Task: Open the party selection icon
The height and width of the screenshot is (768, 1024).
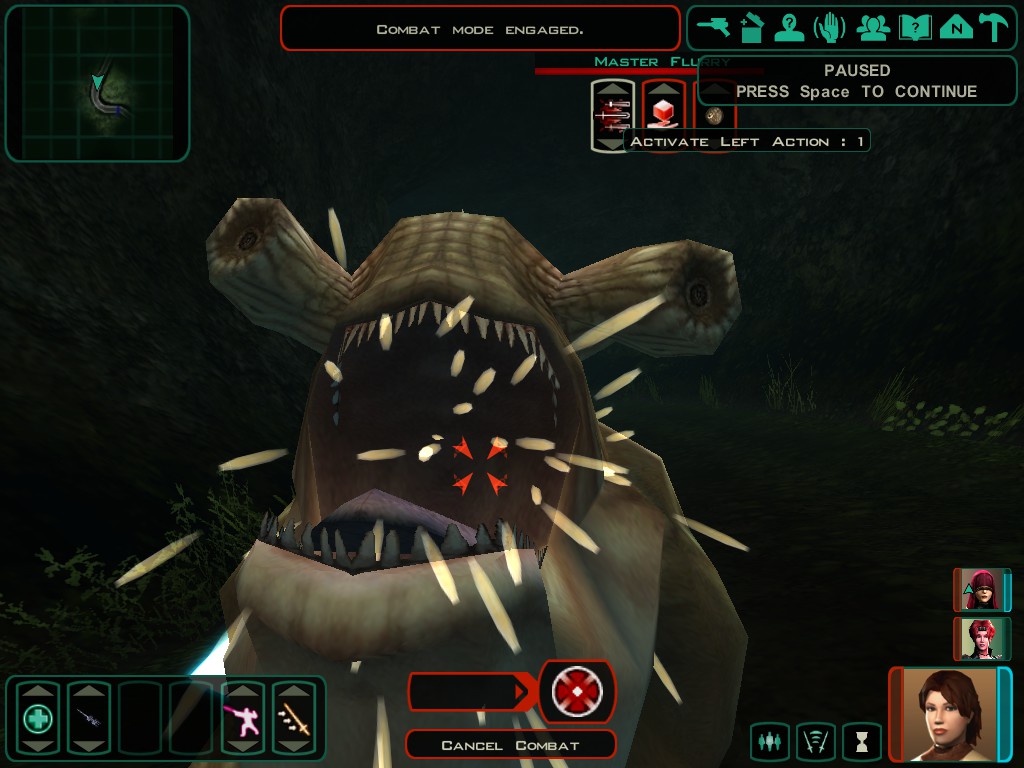Action: pyautogui.click(x=873, y=28)
